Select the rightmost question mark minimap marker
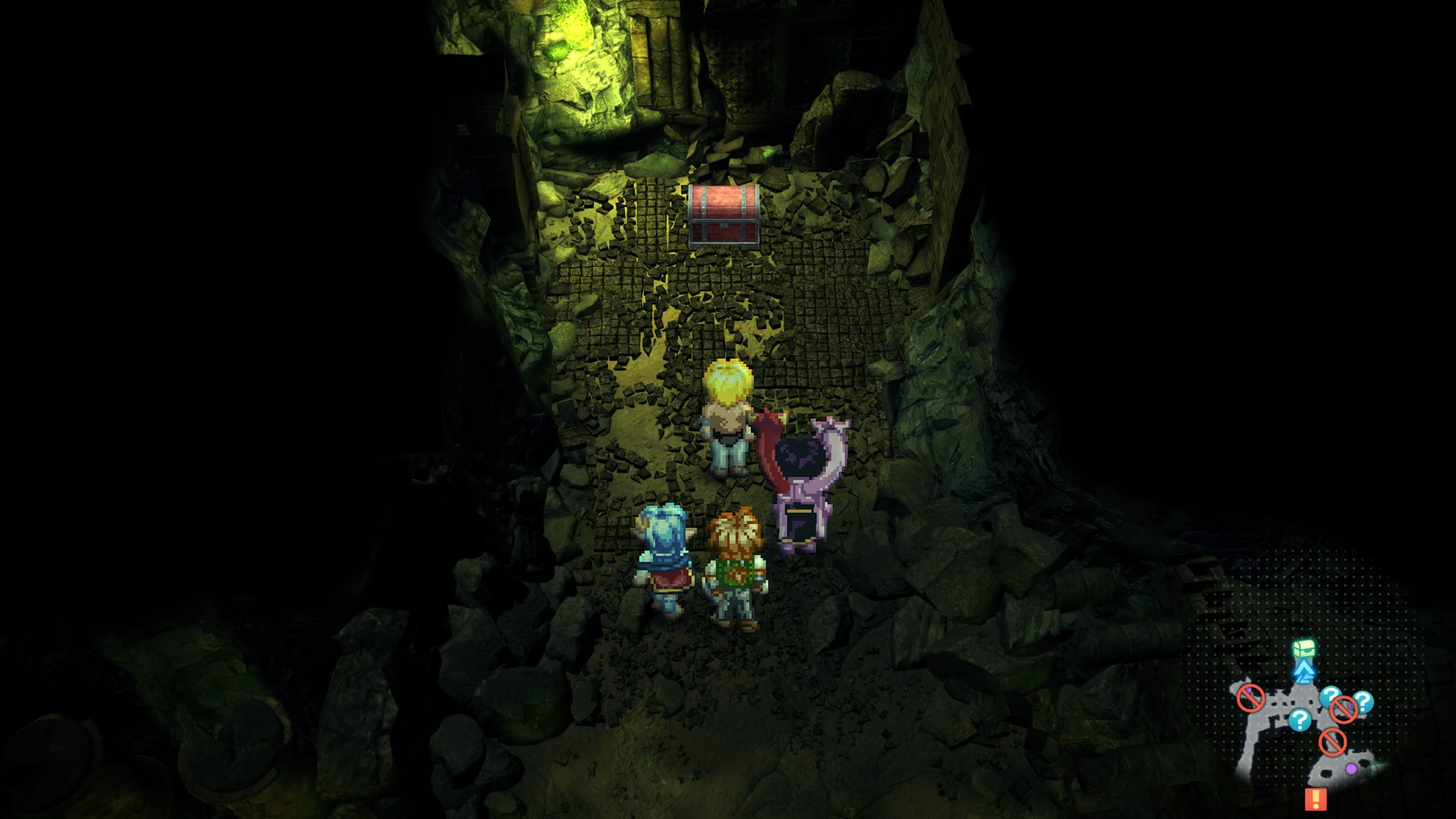1456x819 pixels. tap(1363, 701)
